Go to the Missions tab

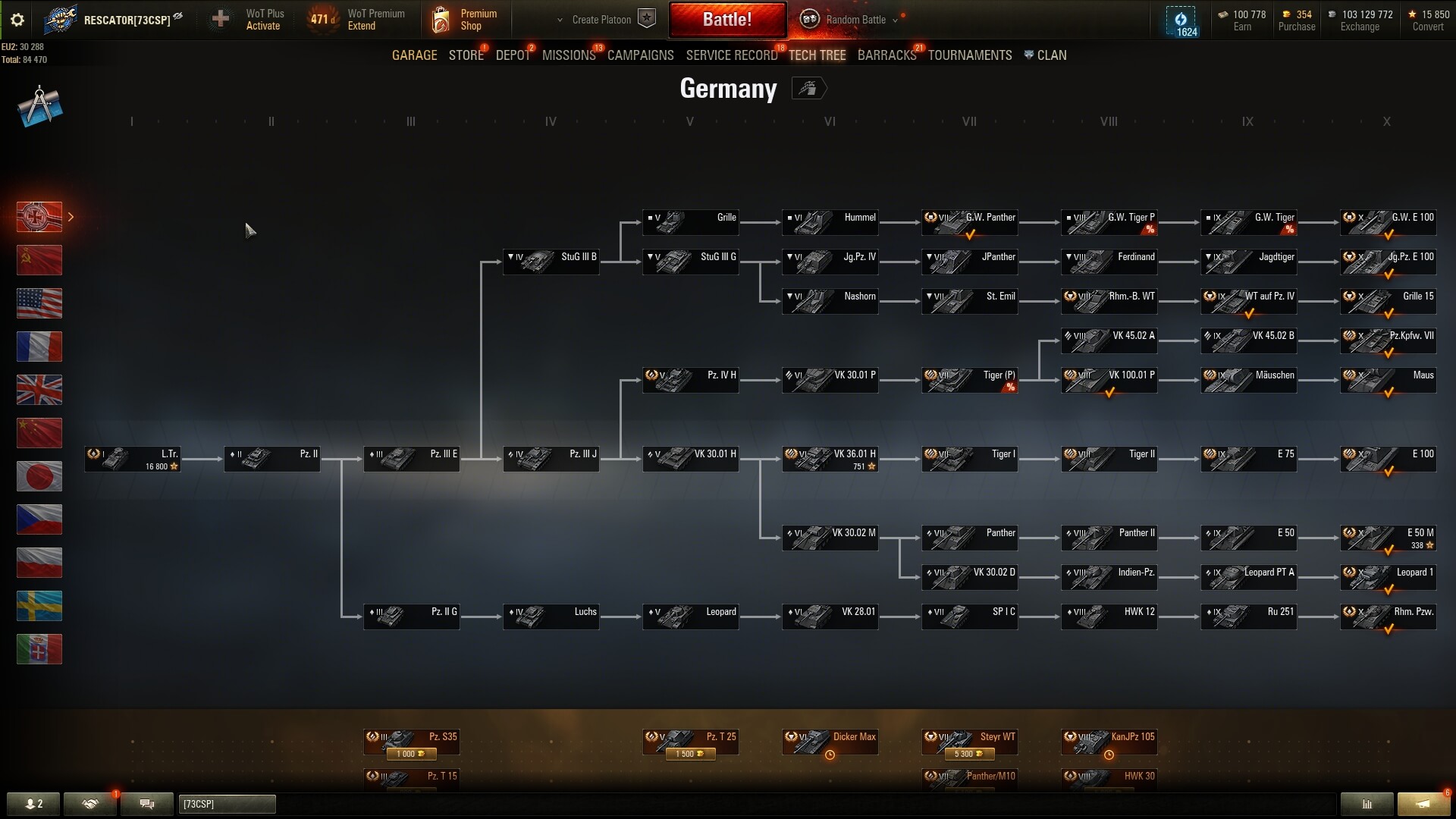coord(569,55)
